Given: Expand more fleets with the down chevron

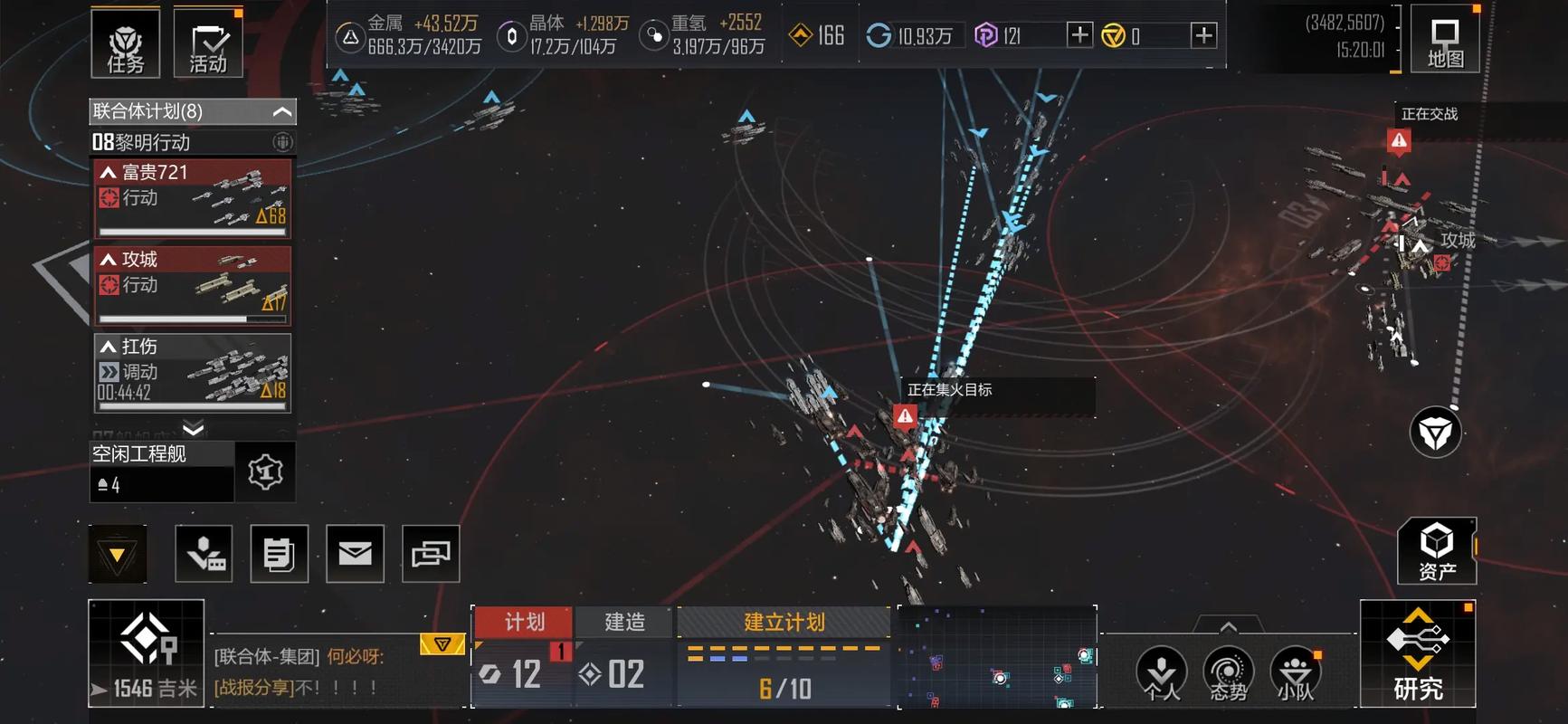Looking at the screenshot, I should point(193,428).
